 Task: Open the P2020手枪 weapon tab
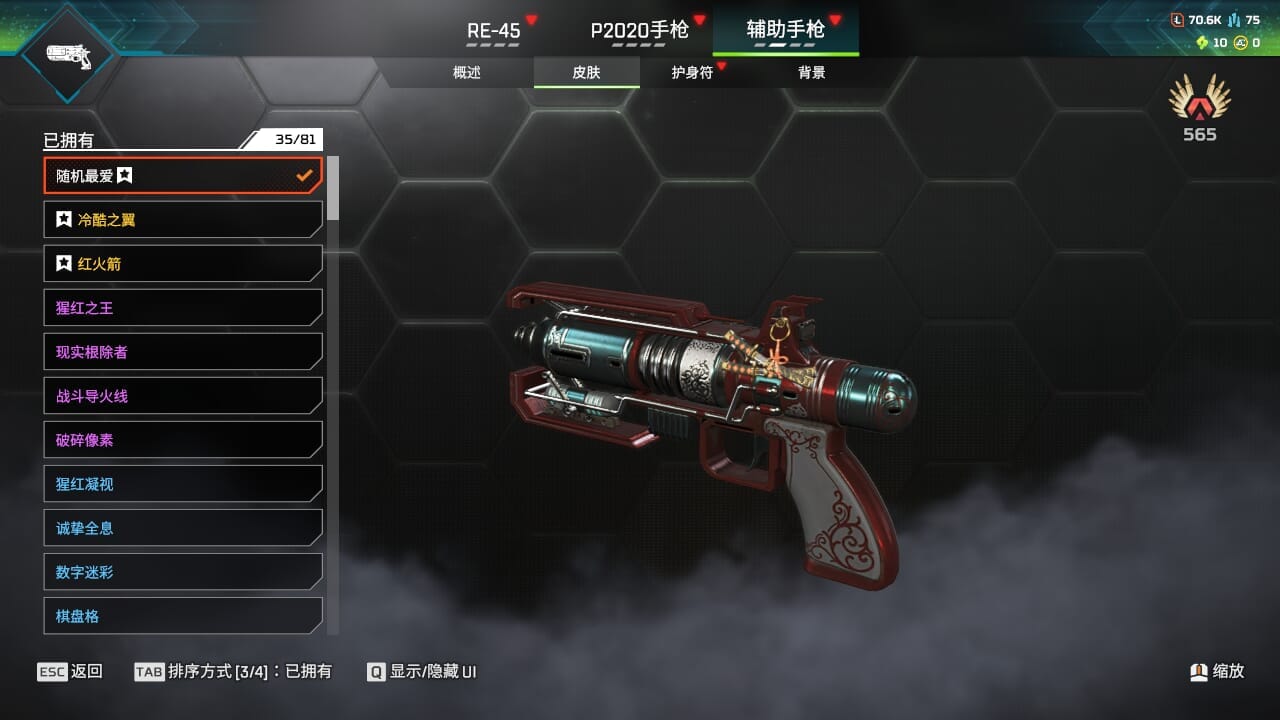click(x=639, y=30)
